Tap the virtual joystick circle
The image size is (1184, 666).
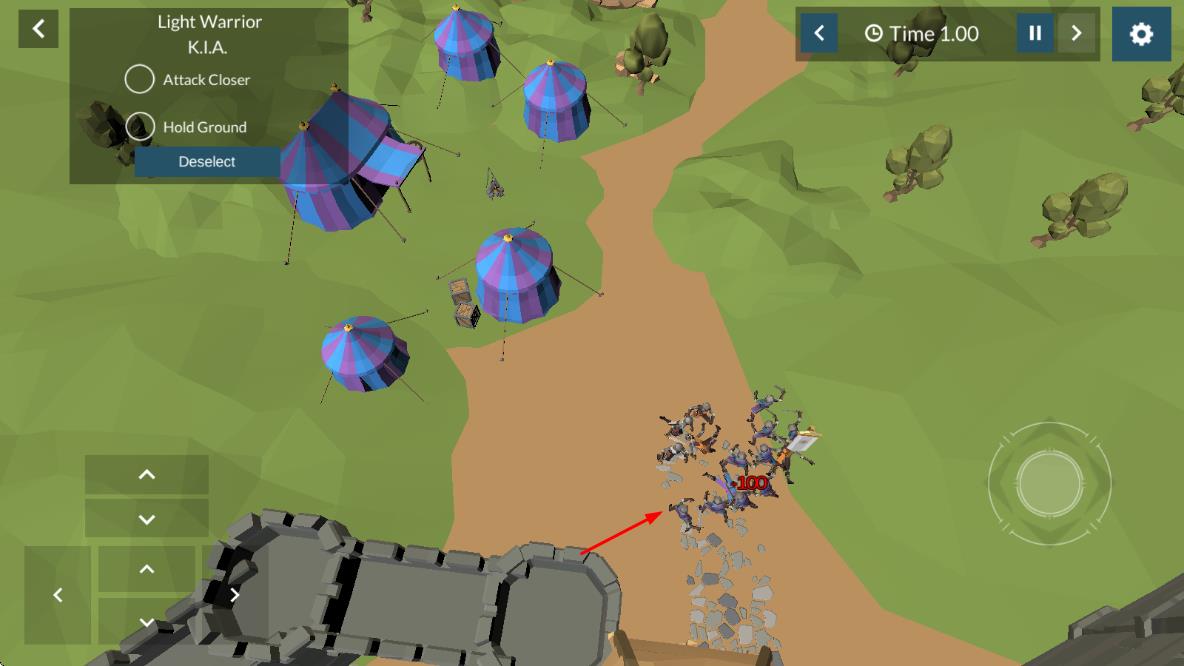1049,484
